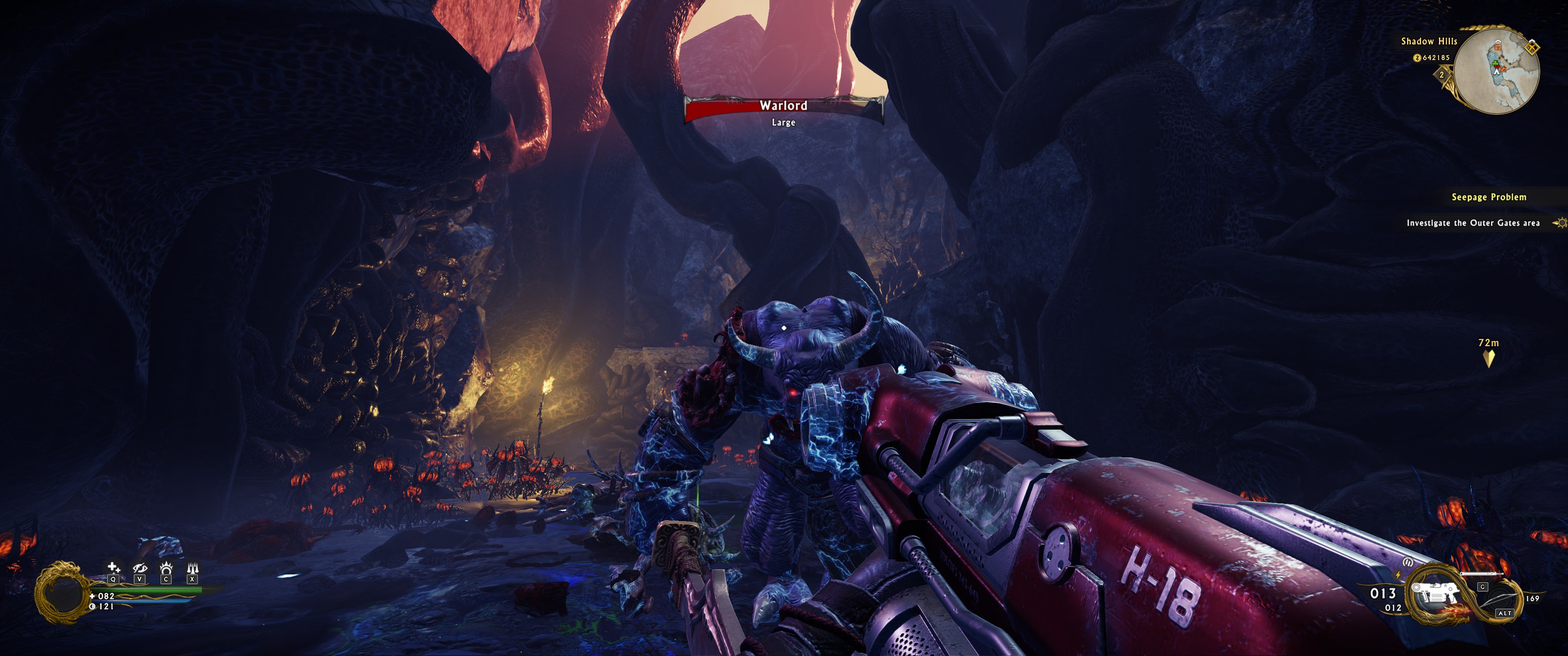Select the long barrel weapon silhouette
The width and height of the screenshot is (1568, 656).
(x=1481, y=573)
